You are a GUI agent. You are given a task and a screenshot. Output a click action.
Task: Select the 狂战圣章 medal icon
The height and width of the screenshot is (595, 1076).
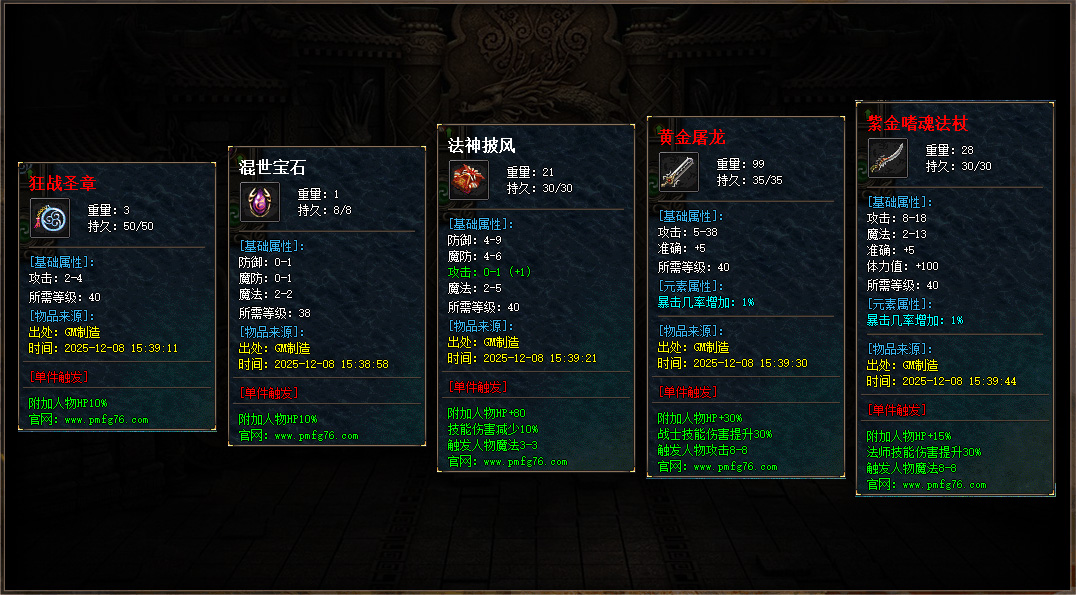pyautogui.click(x=50, y=218)
